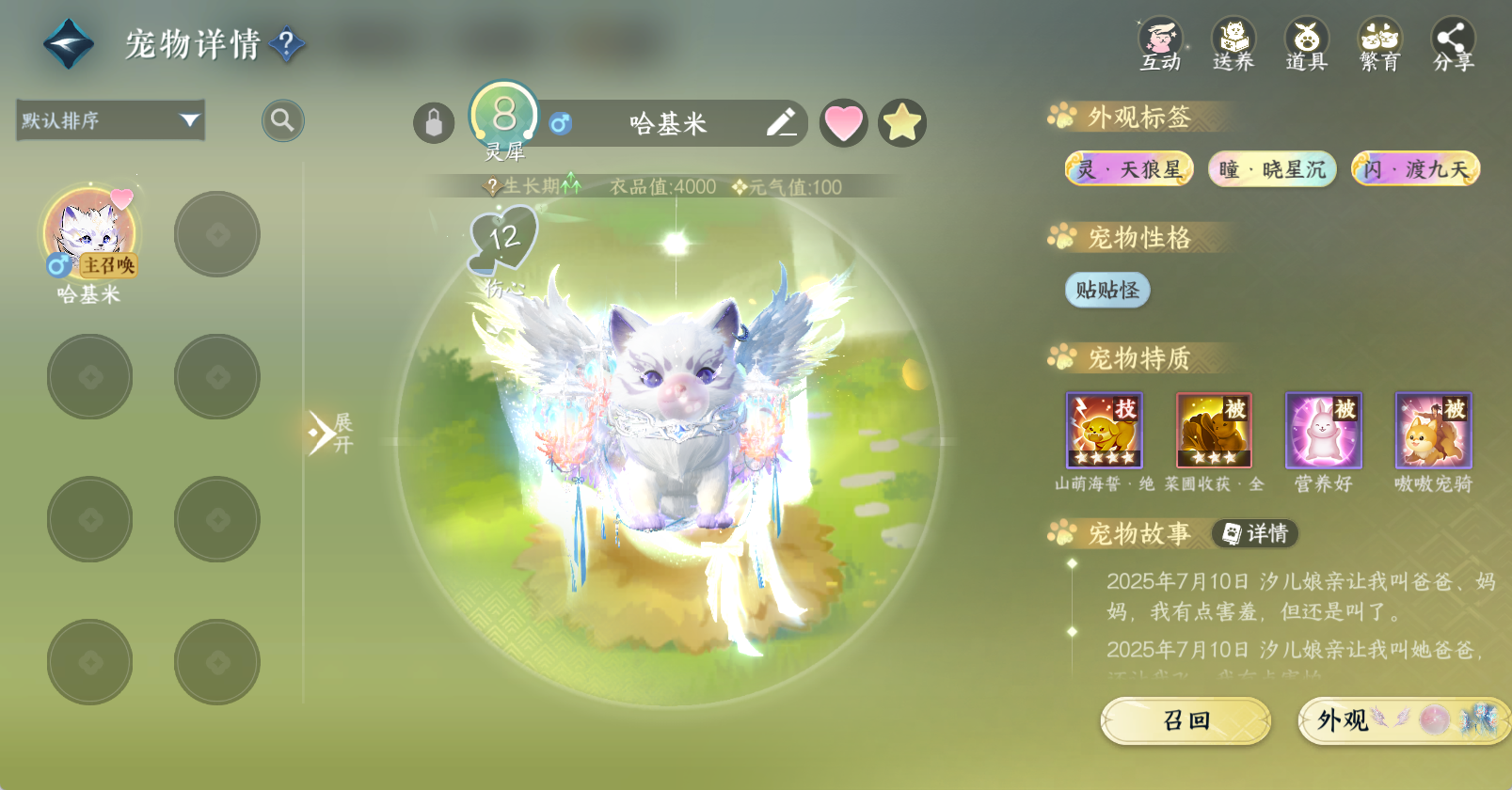Go back using the diamond arrow icon

[69, 44]
